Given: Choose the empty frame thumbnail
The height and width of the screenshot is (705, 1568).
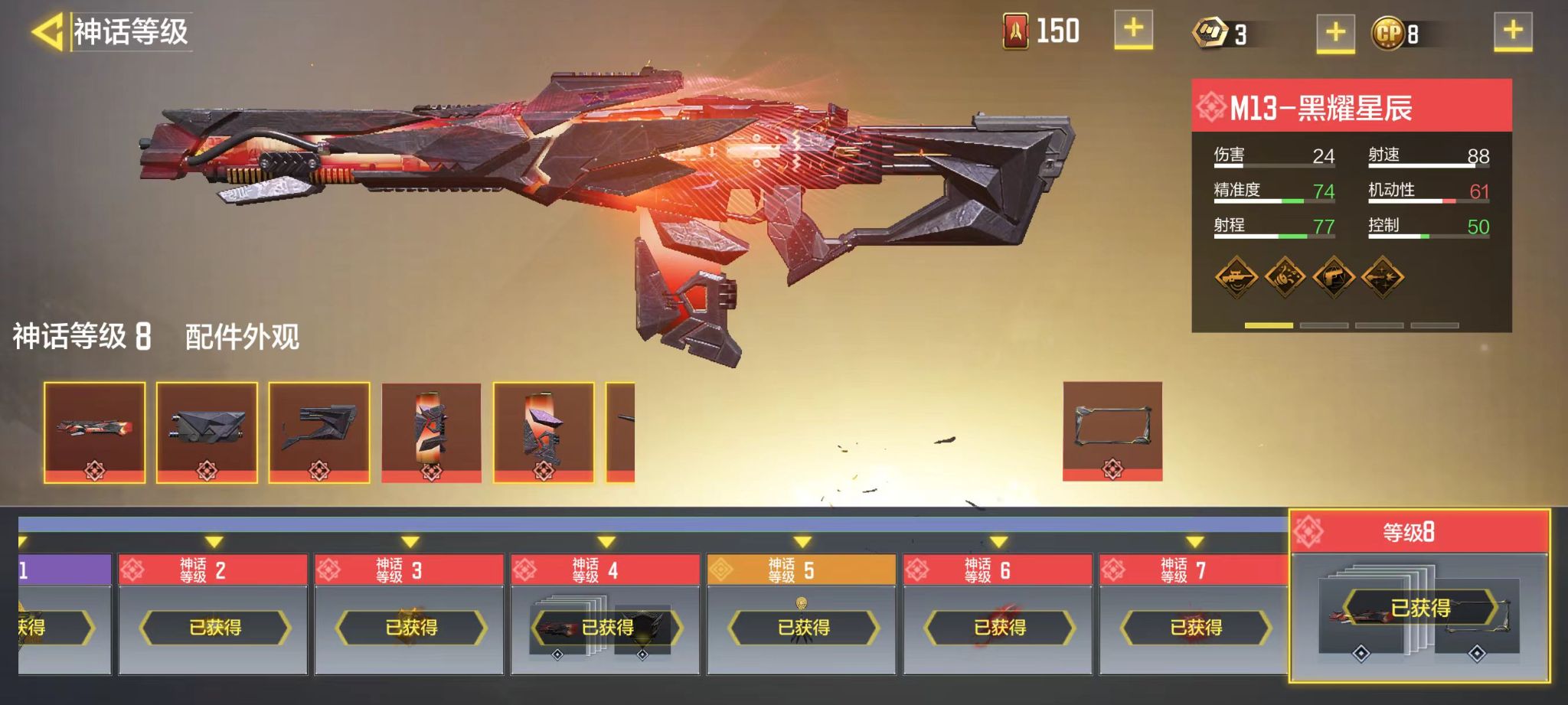Looking at the screenshot, I should [x=1112, y=431].
